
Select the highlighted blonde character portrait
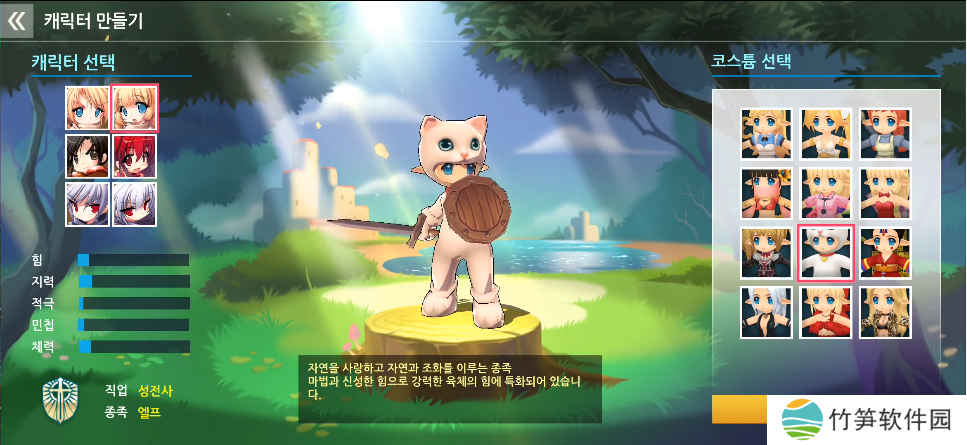click(134, 108)
